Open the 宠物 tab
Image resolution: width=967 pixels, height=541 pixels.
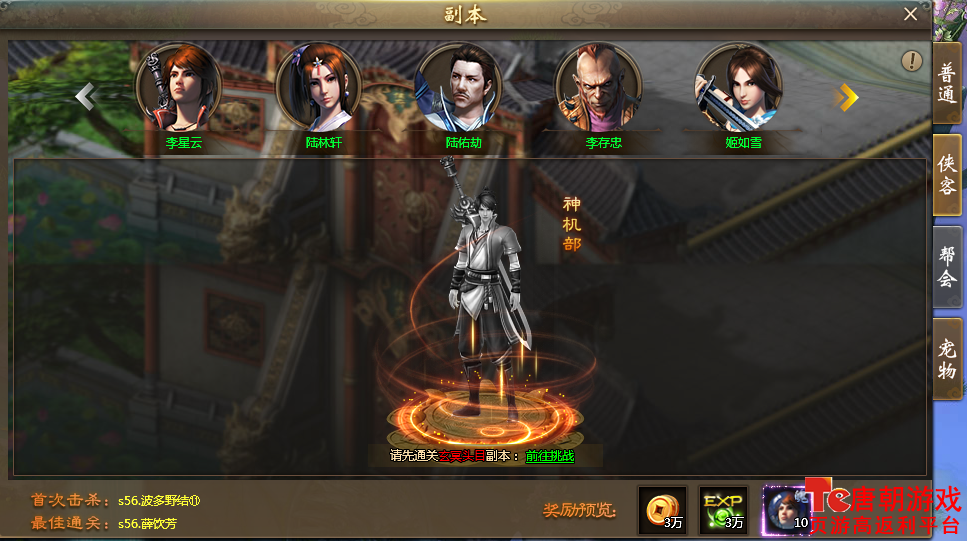tap(947, 360)
